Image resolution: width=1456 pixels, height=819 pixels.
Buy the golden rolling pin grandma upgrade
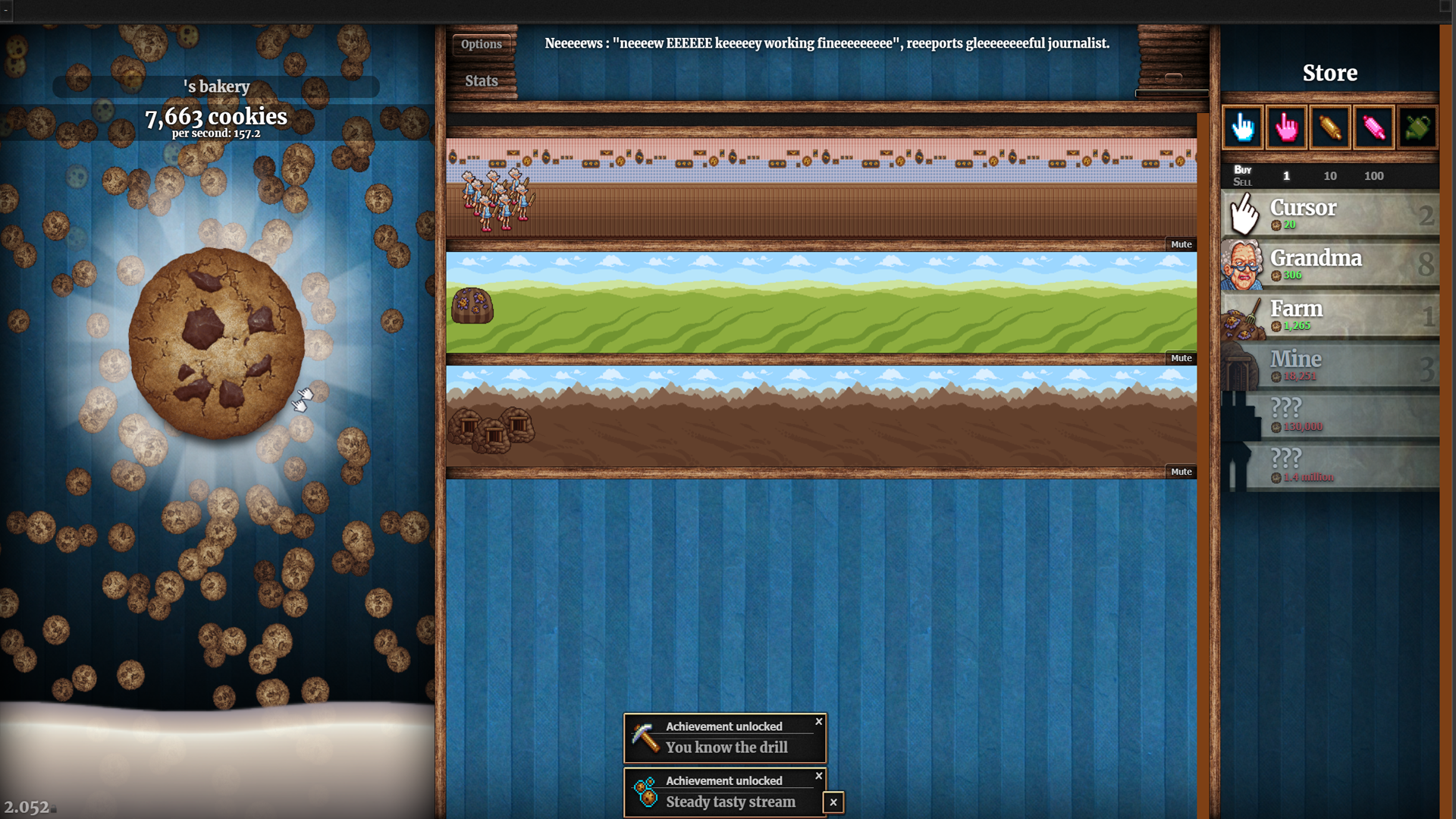pyautogui.click(x=1331, y=127)
